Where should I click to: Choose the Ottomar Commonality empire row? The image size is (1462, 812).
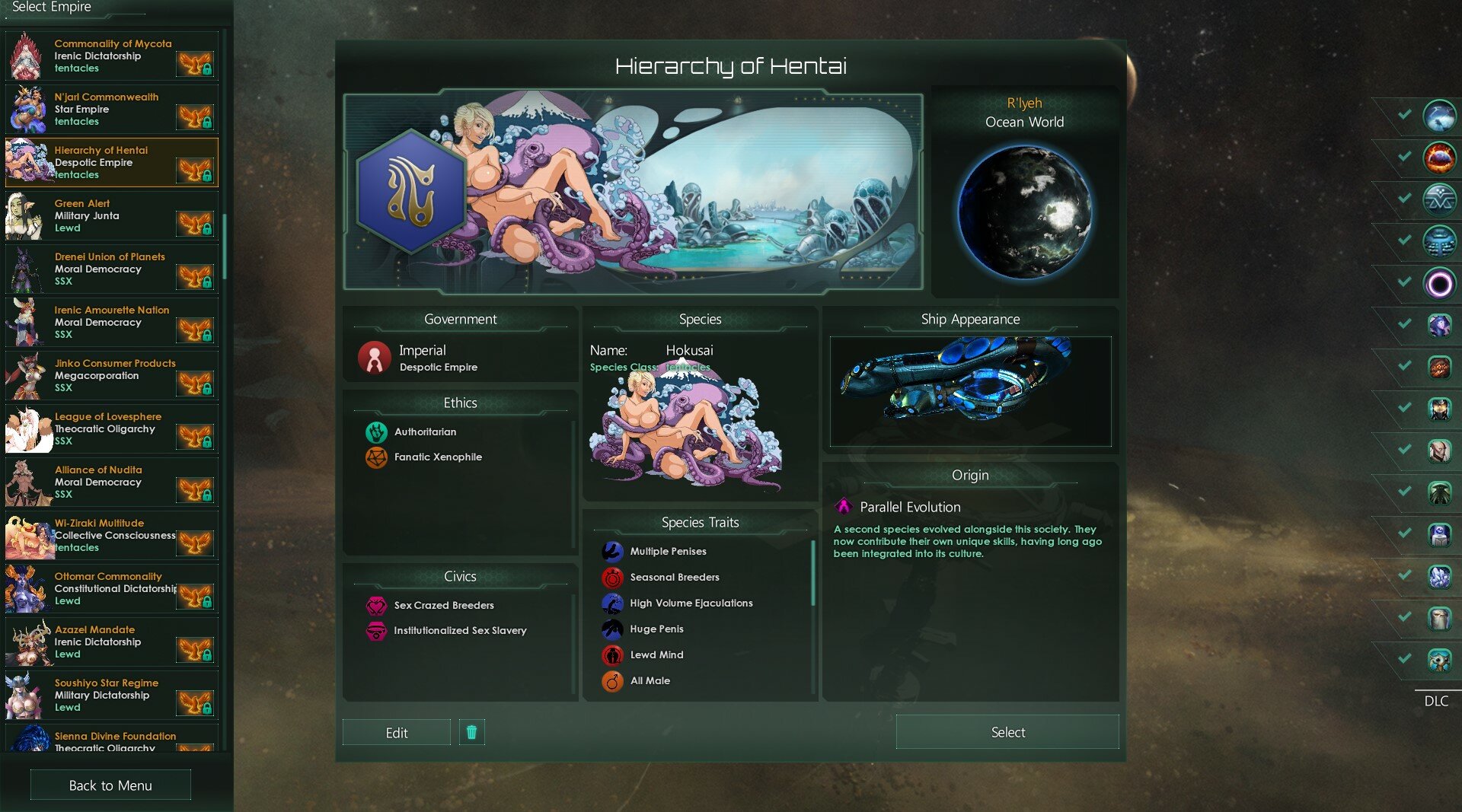coord(111,589)
